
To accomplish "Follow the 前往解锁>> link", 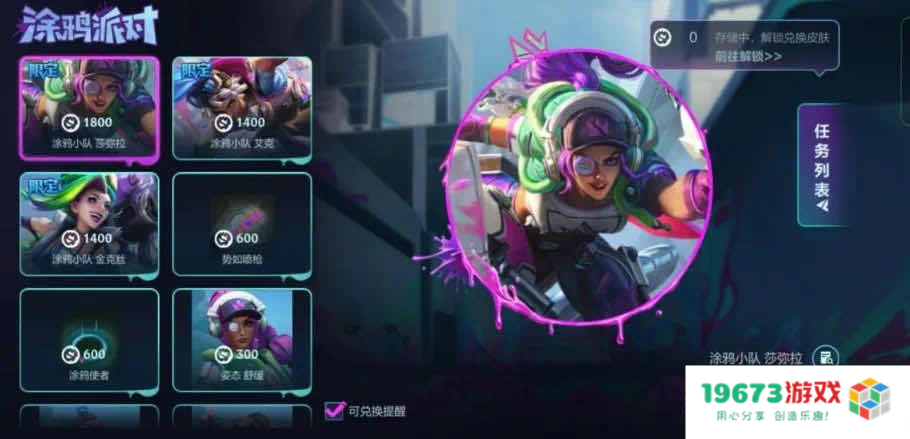I will pyautogui.click(x=747, y=56).
